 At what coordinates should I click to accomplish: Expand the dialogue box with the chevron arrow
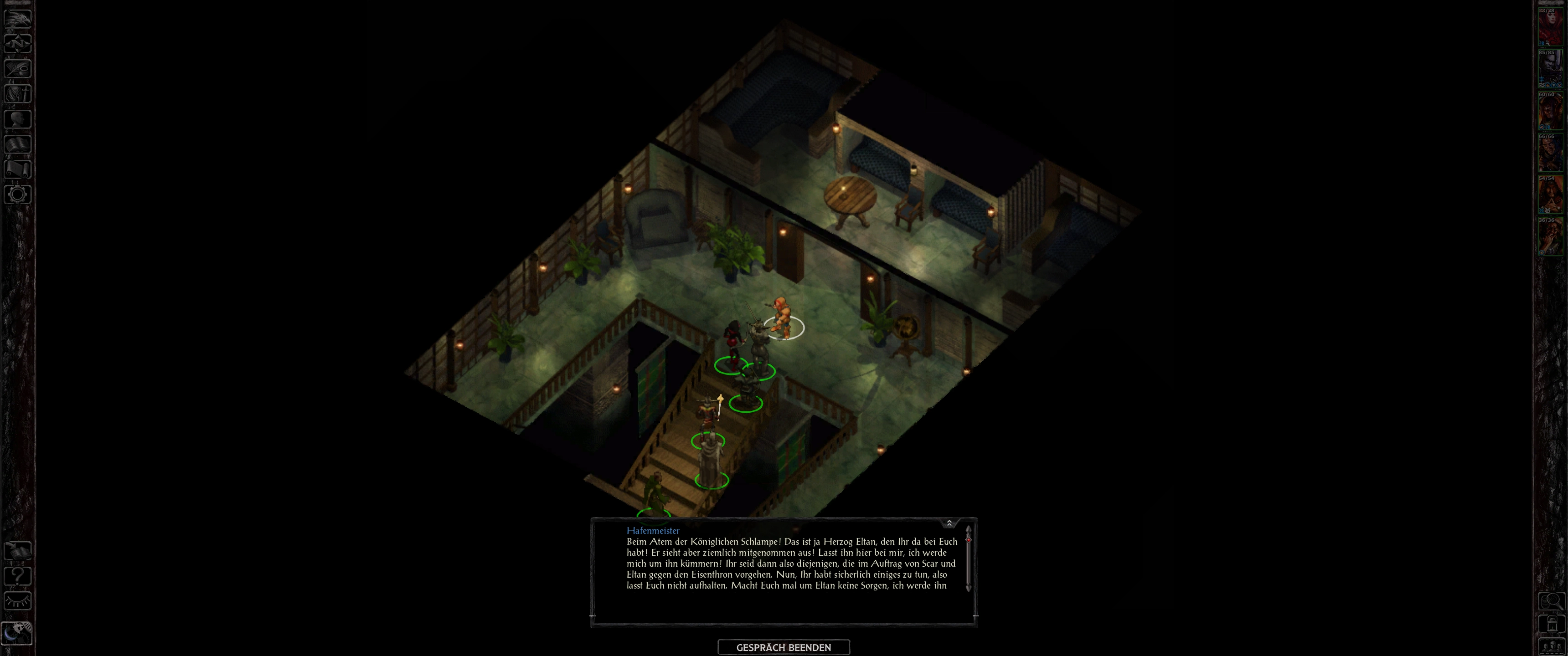tap(949, 523)
